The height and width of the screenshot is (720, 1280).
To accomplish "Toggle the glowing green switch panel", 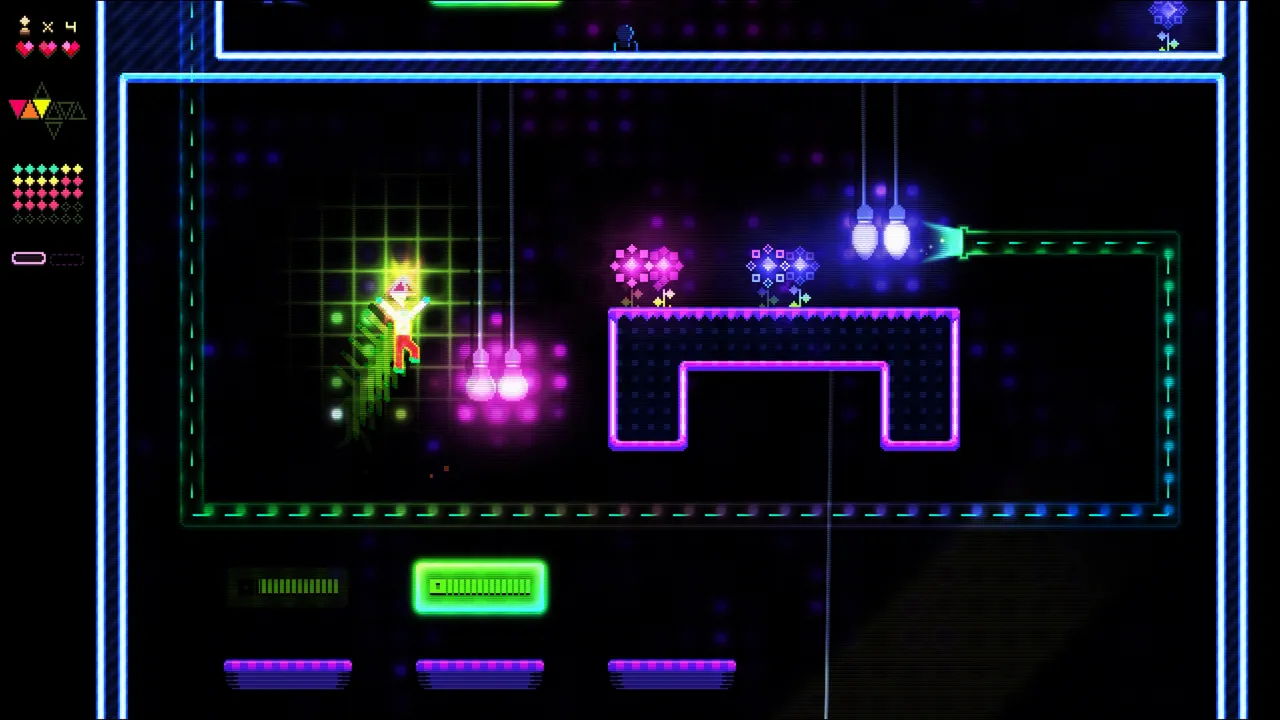I will pos(480,587).
